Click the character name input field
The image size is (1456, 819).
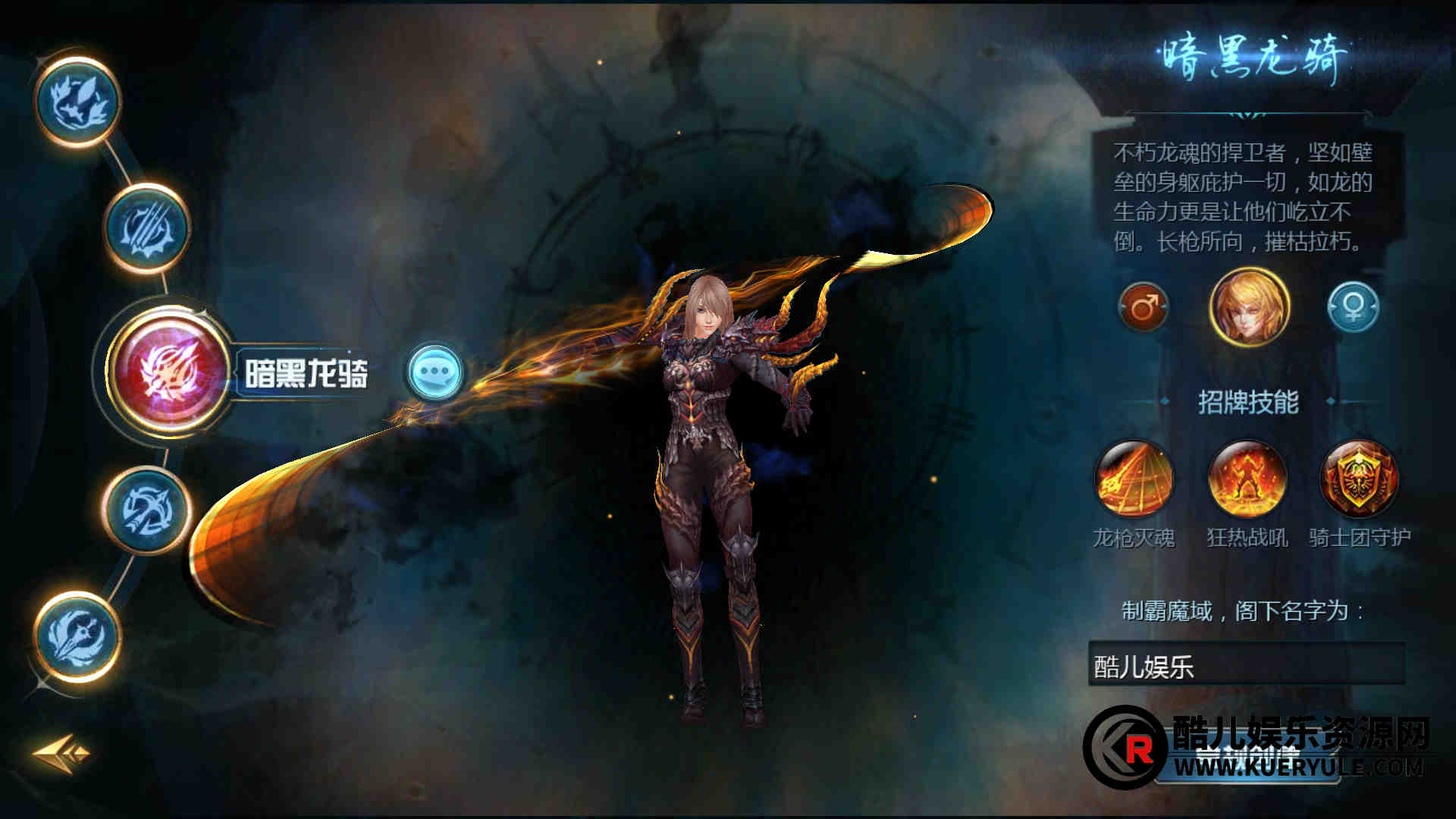pos(1247,665)
